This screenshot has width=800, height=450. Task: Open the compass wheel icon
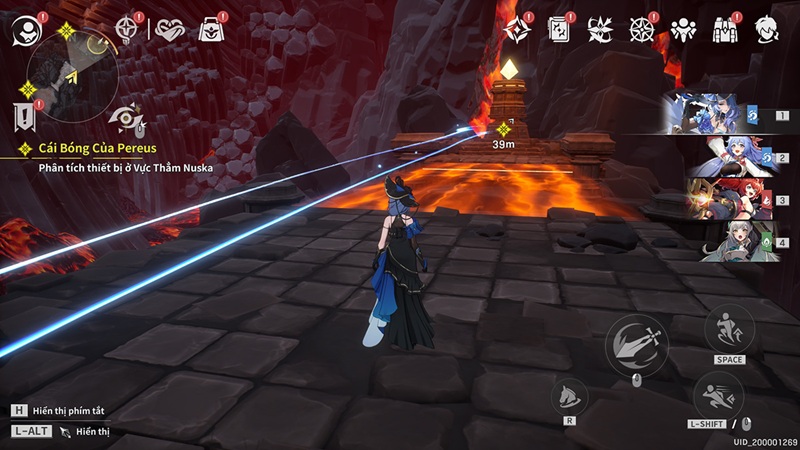click(x=641, y=30)
